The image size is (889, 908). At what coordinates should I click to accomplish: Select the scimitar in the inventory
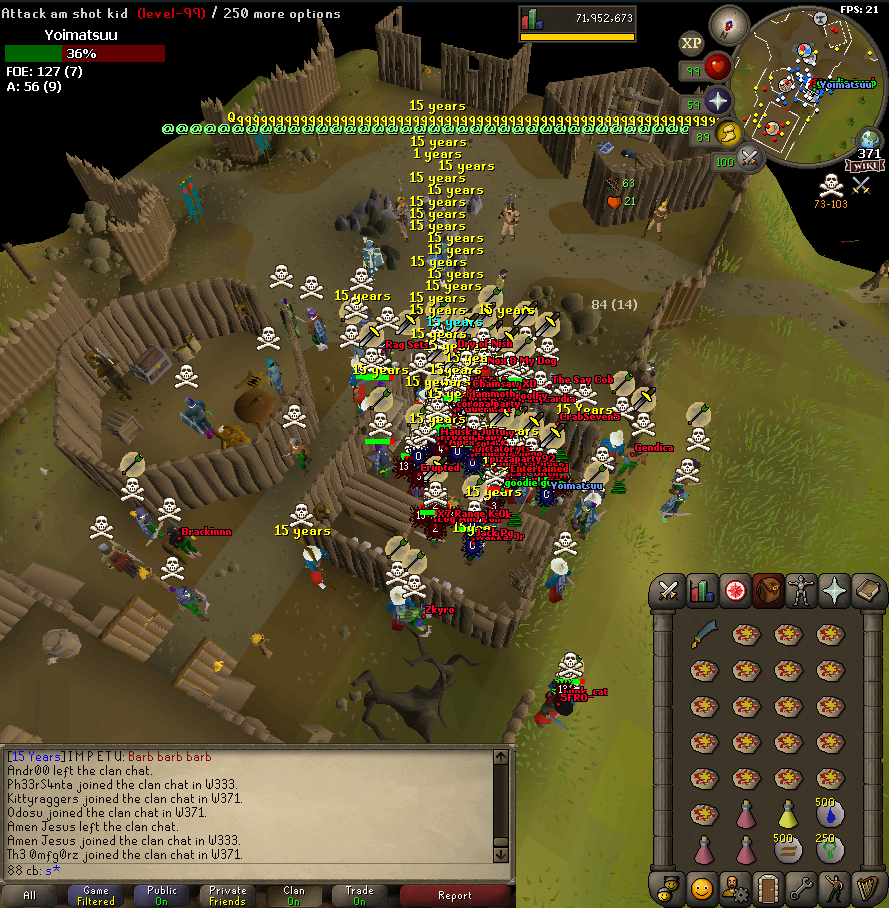pos(703,635)
